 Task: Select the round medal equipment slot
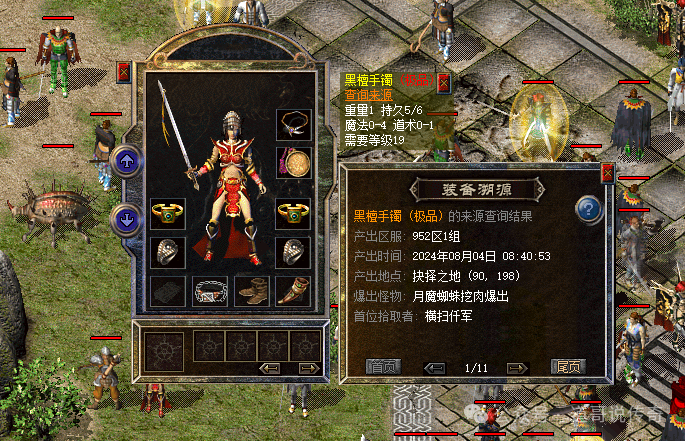293,162
